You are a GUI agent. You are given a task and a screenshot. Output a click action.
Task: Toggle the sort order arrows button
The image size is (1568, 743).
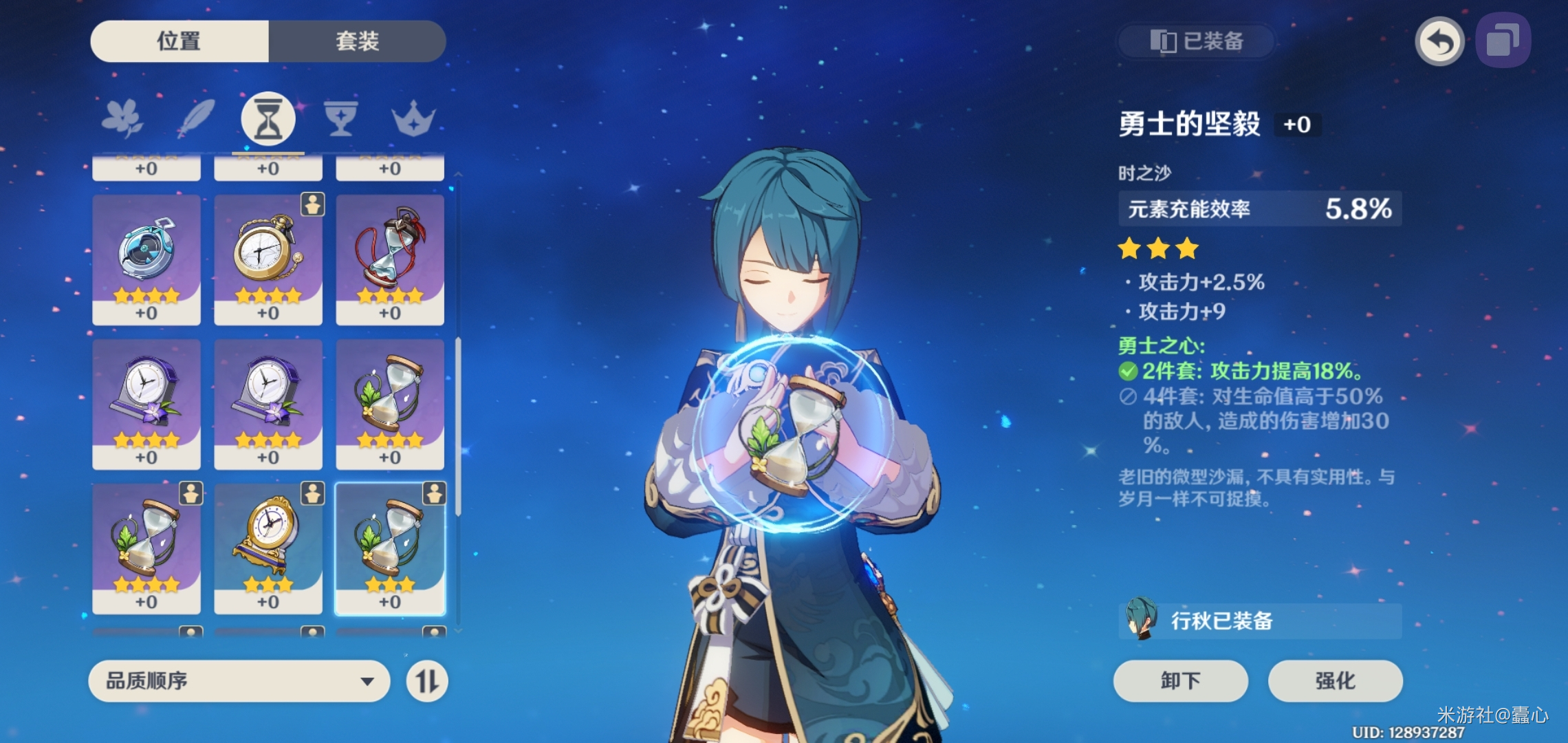click(427, 681)
